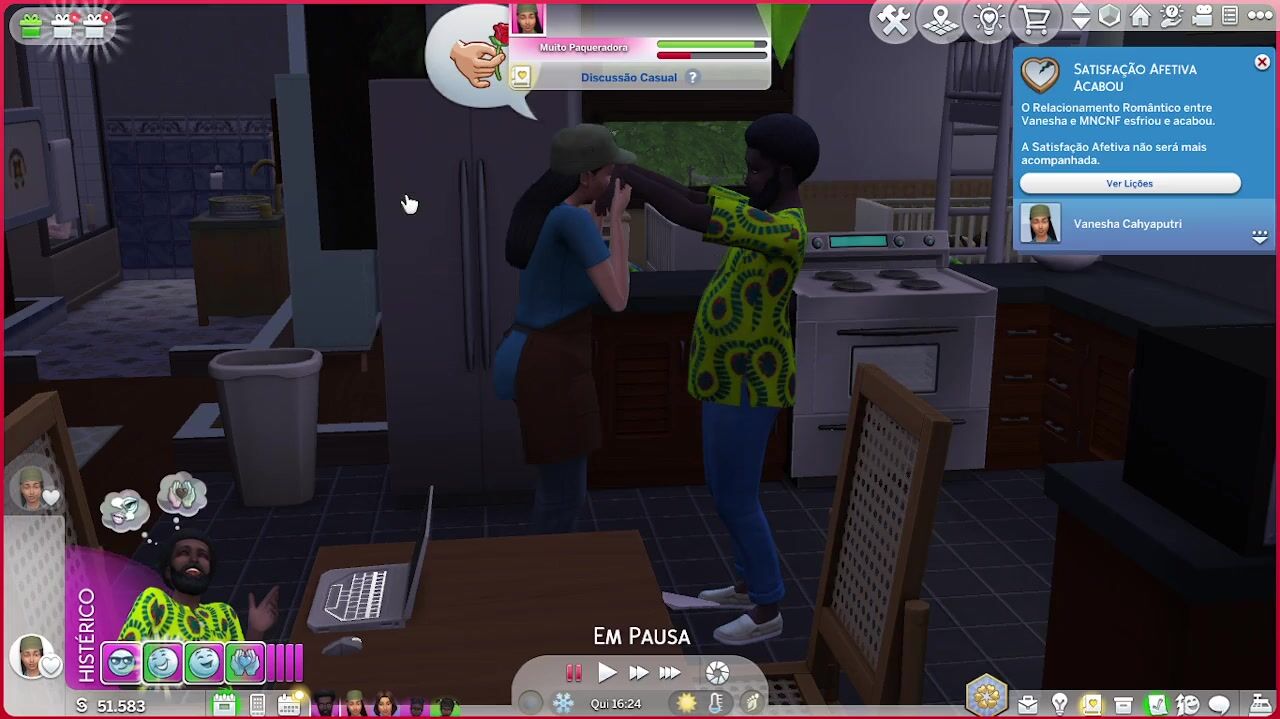Open the calendar icon next to funds
Image resolution: width=1280 pixels, height=719 pixels.
[x=224, y=705]
